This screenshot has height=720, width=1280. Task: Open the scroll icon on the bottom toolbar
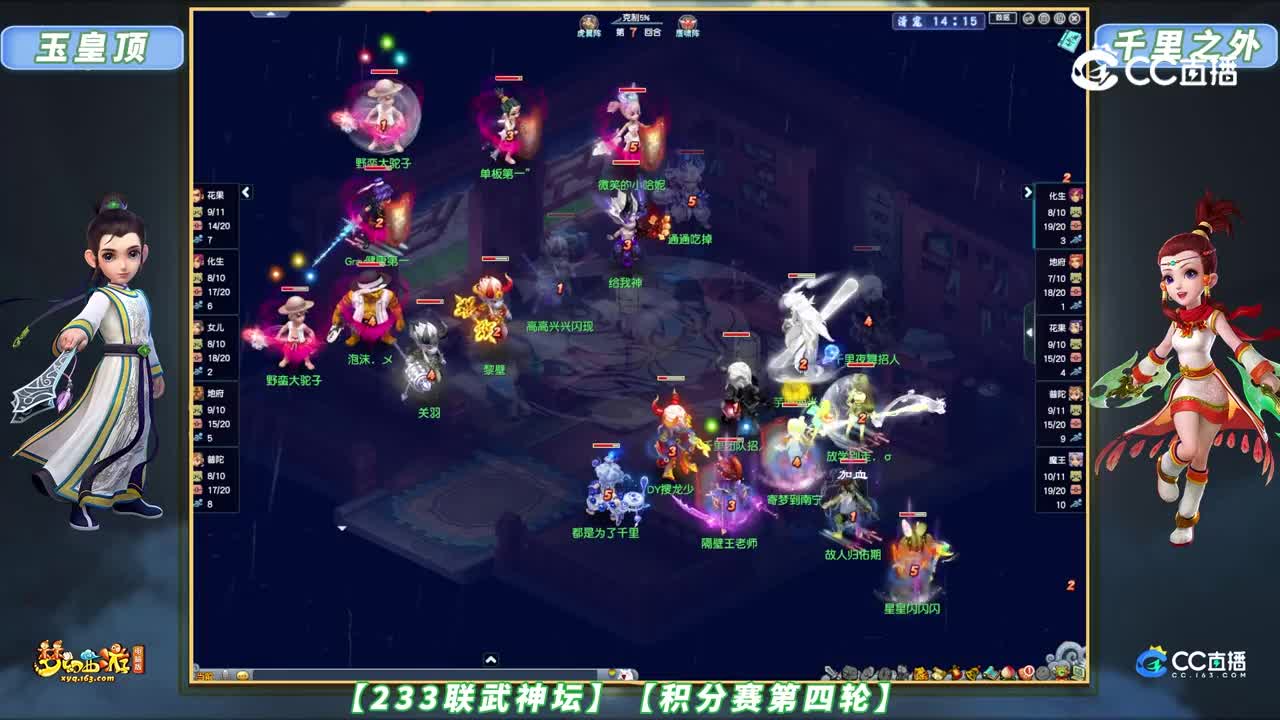[x=937, y=672]
